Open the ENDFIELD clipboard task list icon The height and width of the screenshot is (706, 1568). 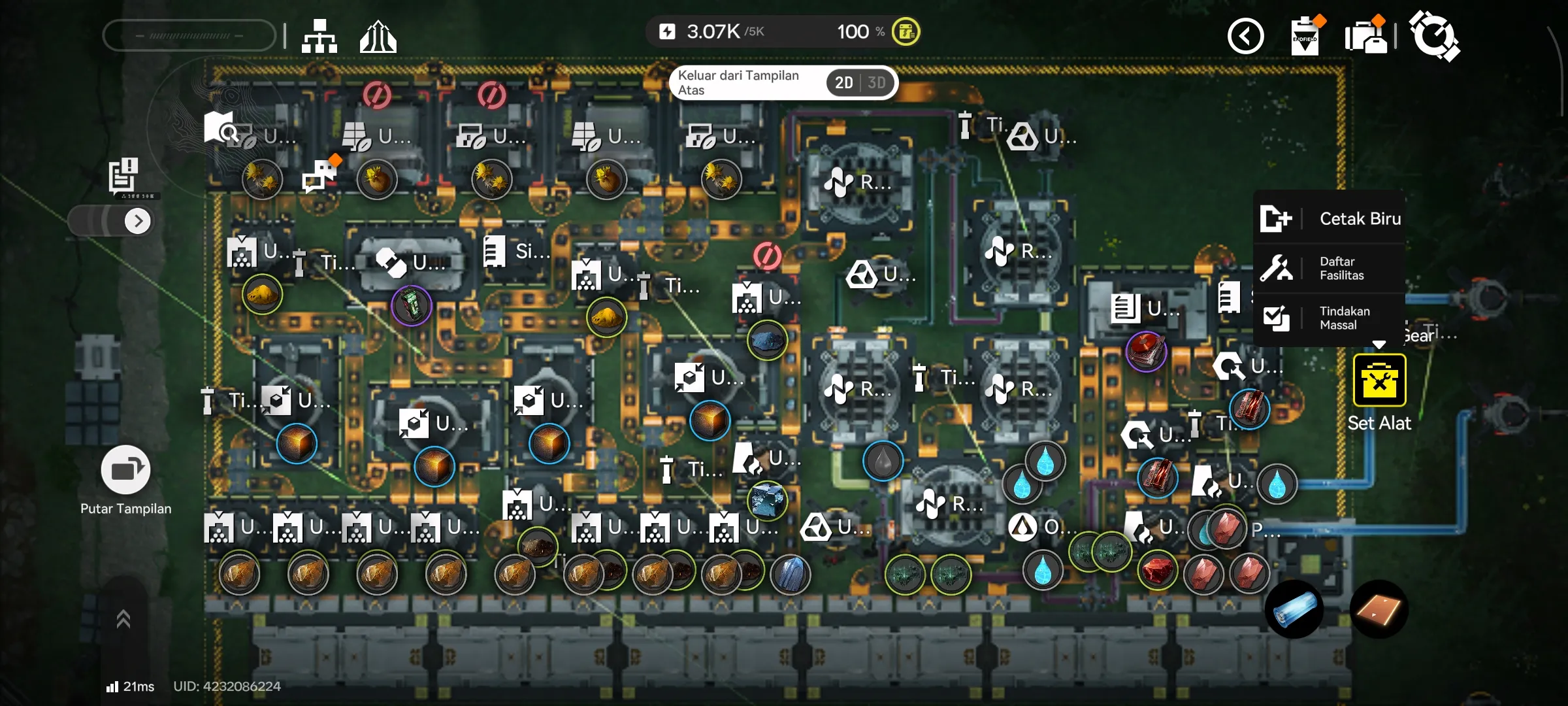coord(1305,36)
